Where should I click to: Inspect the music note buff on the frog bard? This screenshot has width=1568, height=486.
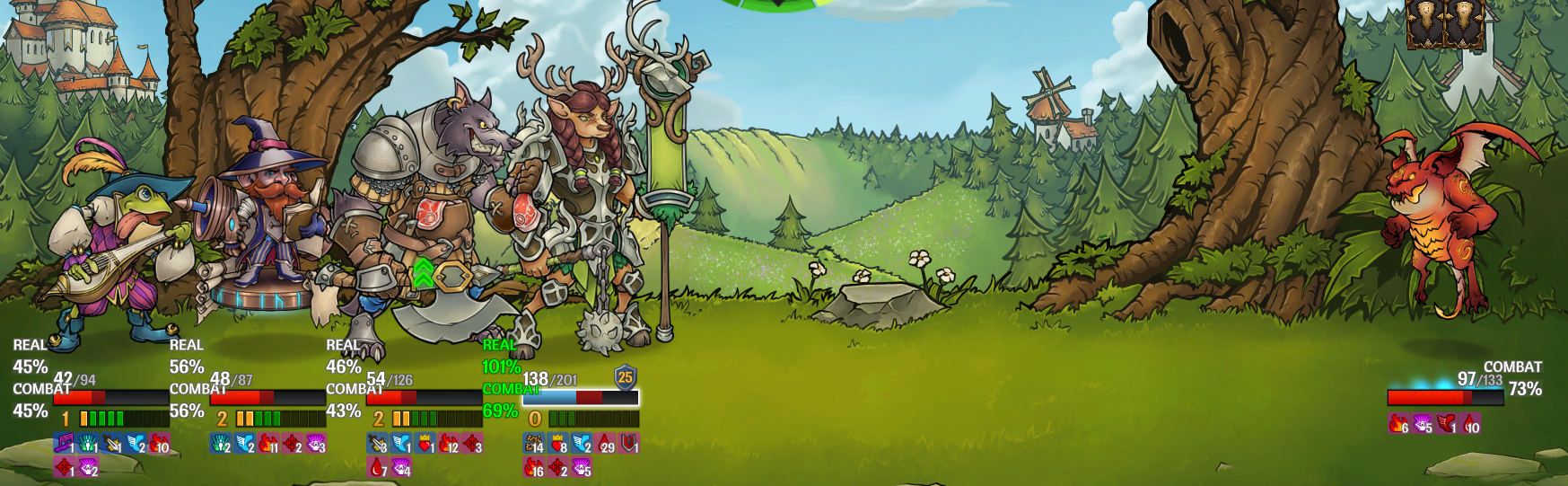click(64, 443)
